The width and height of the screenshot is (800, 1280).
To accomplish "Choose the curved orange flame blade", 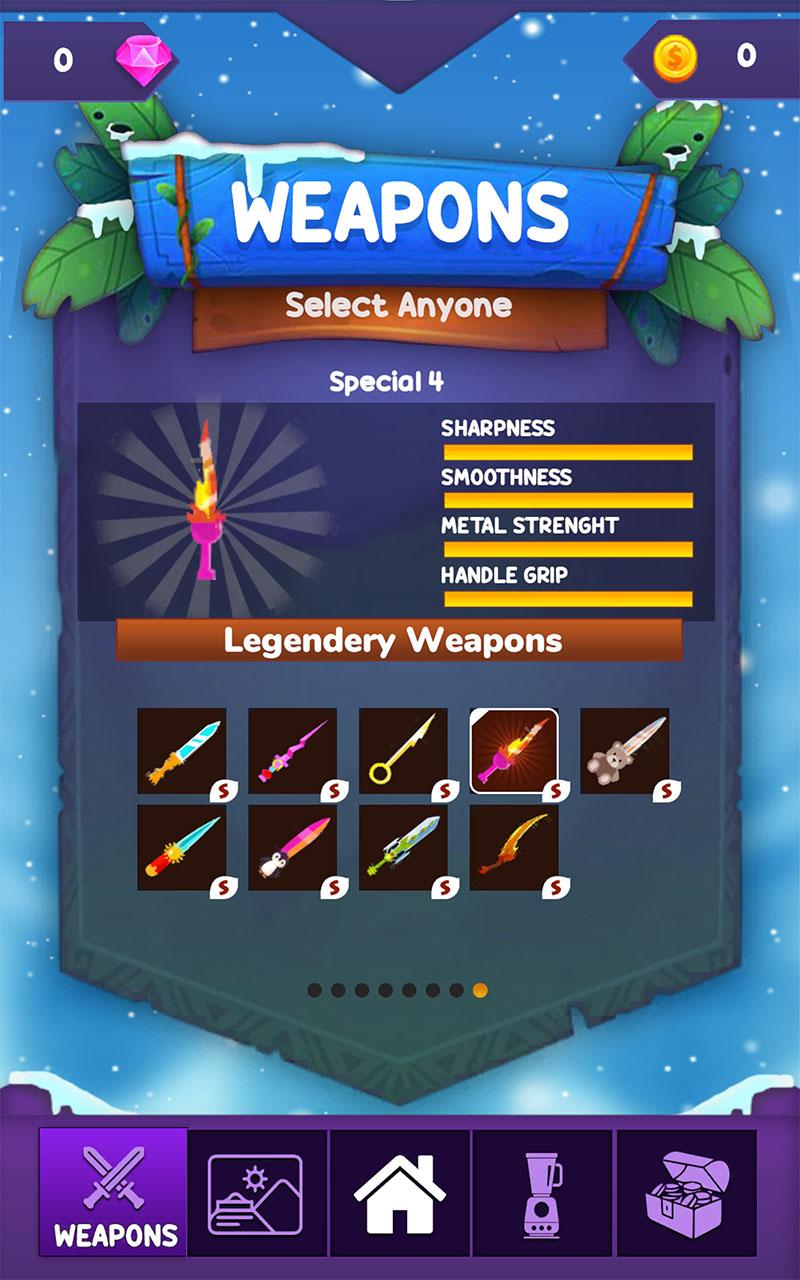I will click(x=514, y=848).
